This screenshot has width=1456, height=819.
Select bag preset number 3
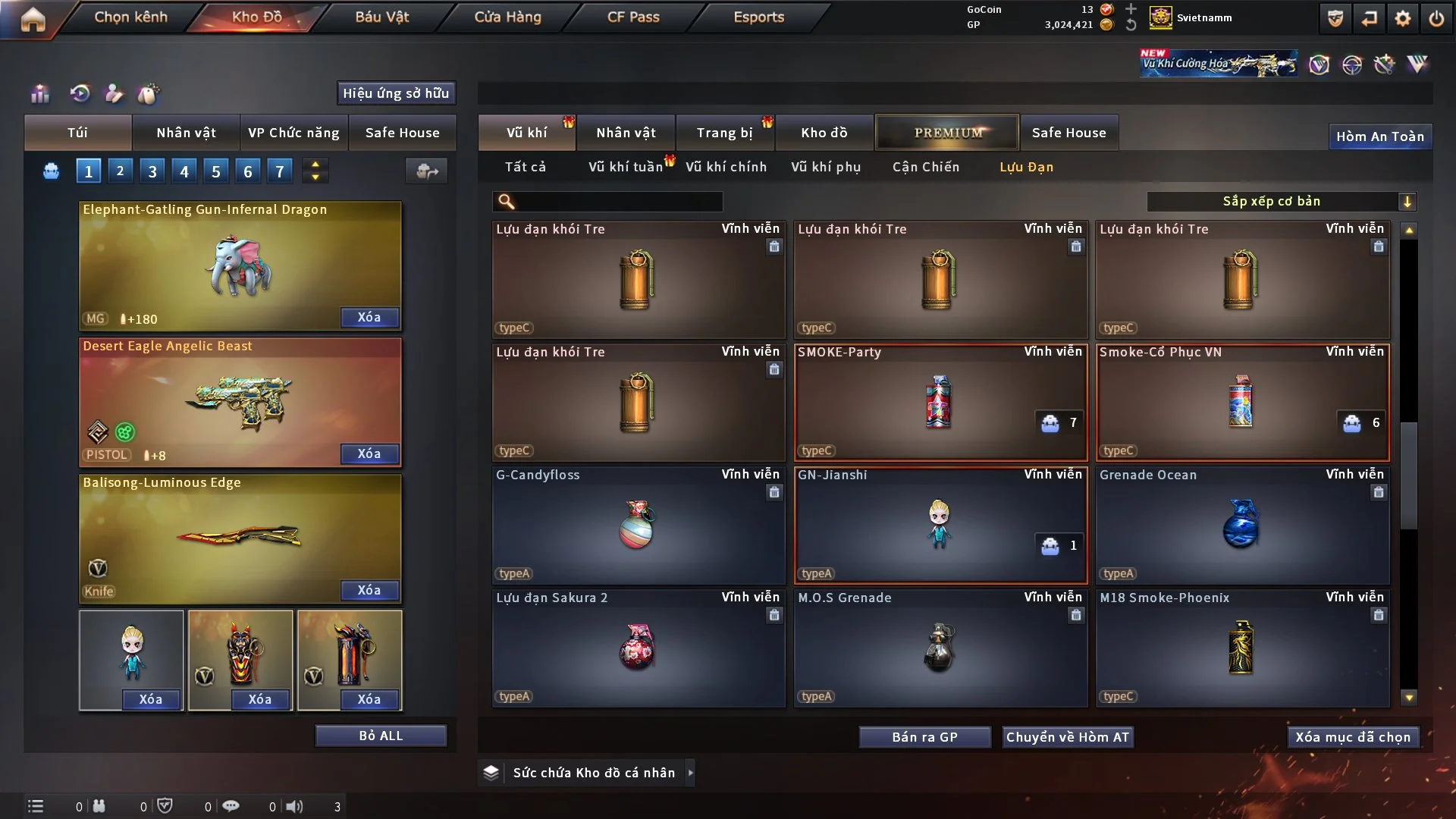click(x=152, y=171)
